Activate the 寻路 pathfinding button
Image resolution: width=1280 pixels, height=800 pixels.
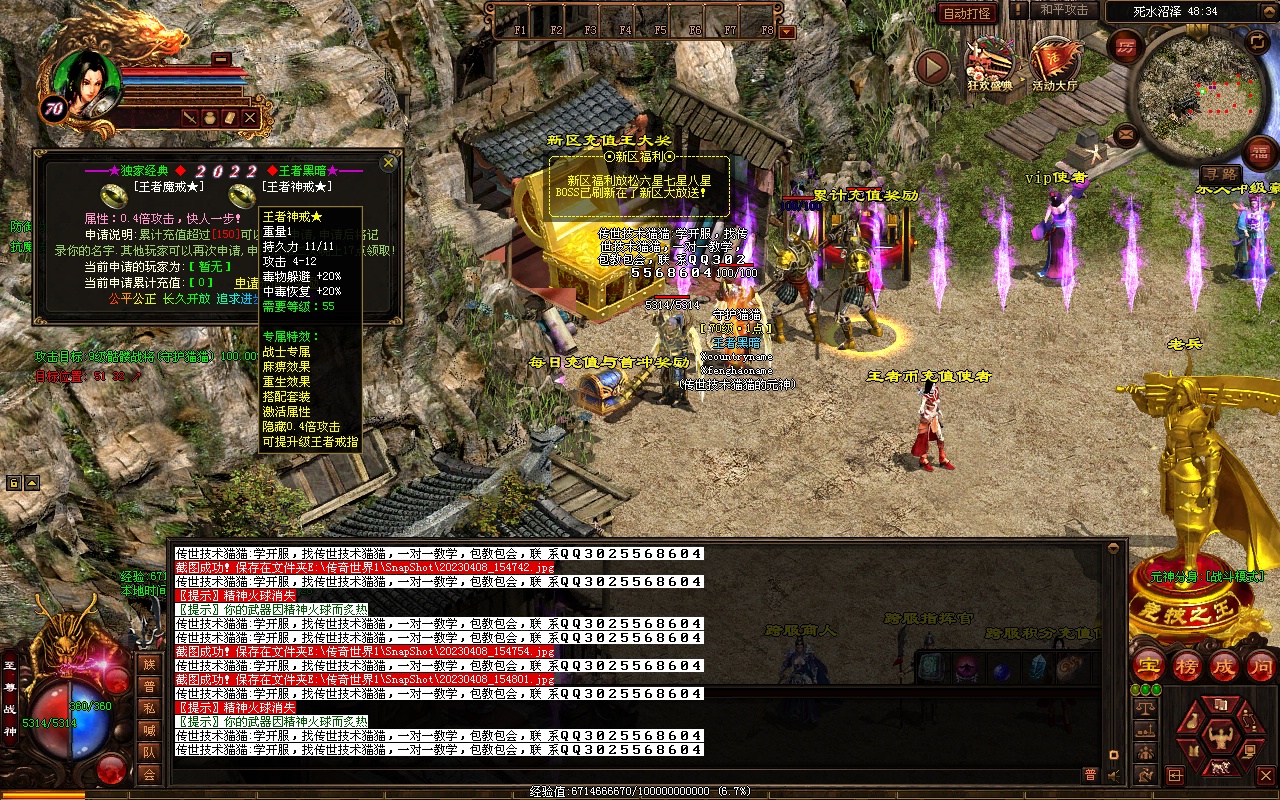coord(1220,174)
